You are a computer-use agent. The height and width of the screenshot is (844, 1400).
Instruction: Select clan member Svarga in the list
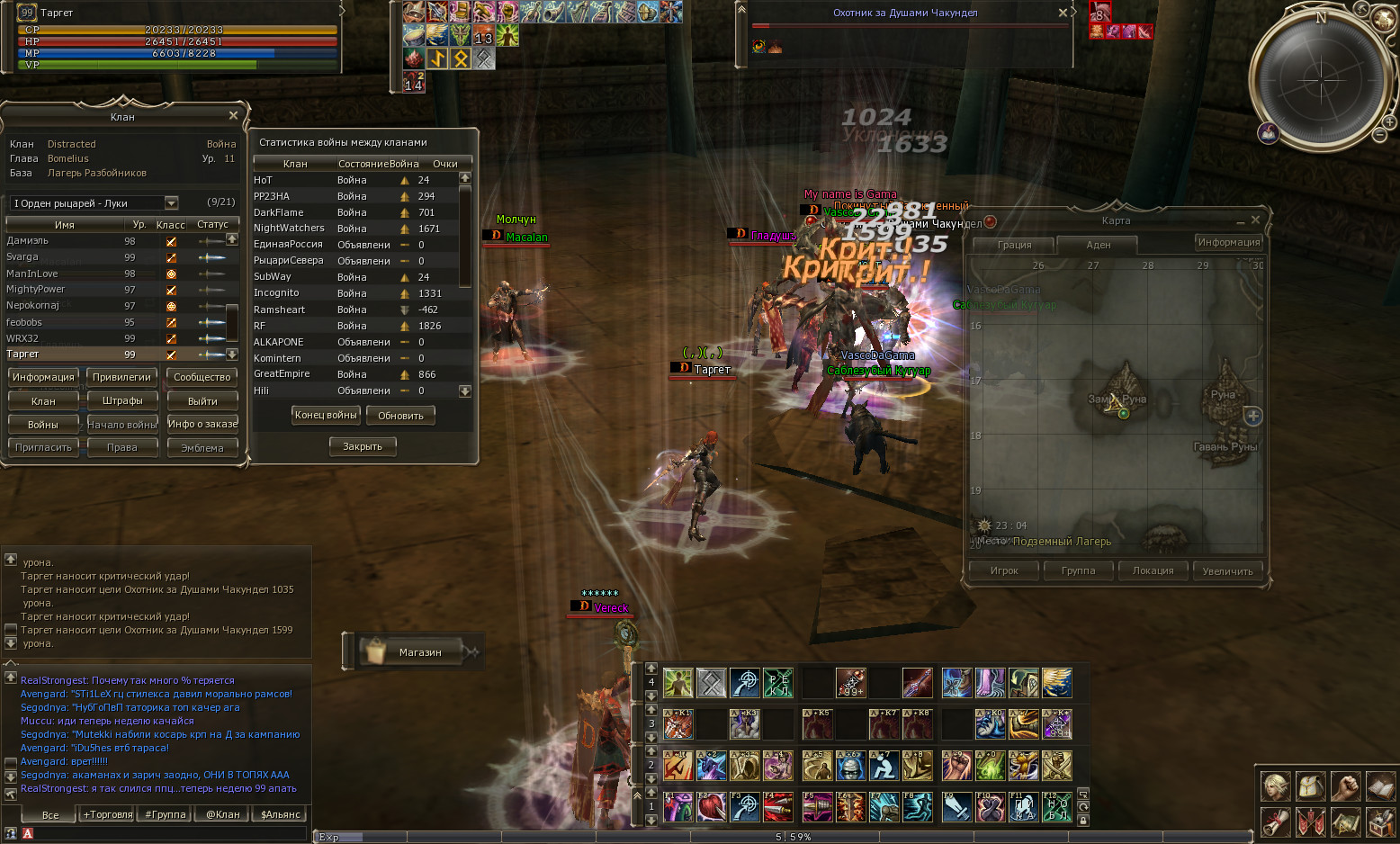pyautogui.click(x=22, y=257)
